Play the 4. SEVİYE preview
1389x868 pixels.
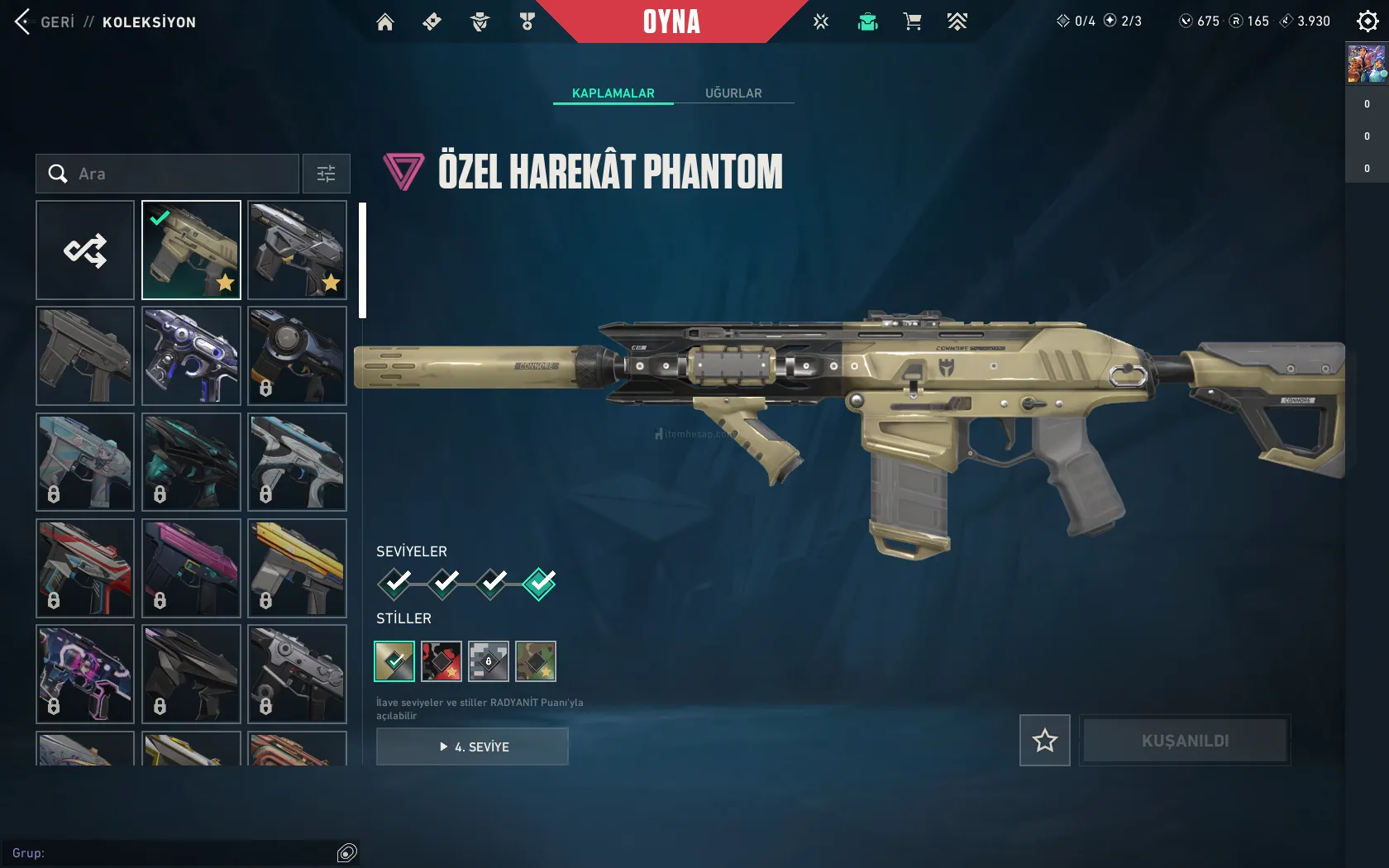472,746
